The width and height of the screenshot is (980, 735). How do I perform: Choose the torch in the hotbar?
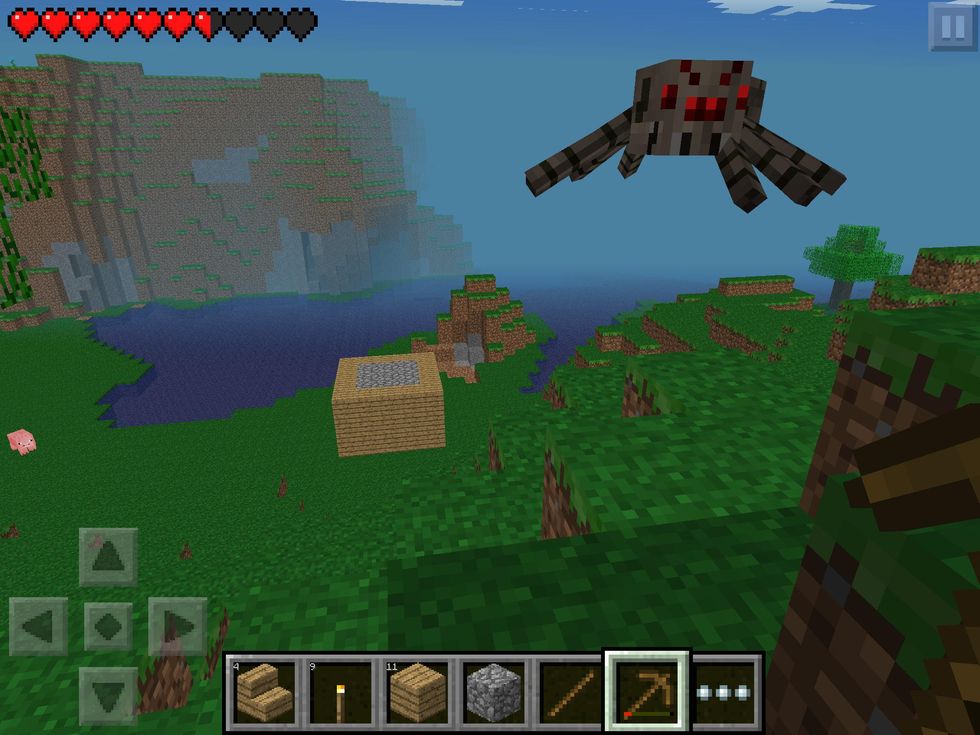click(x=340, y=692)
